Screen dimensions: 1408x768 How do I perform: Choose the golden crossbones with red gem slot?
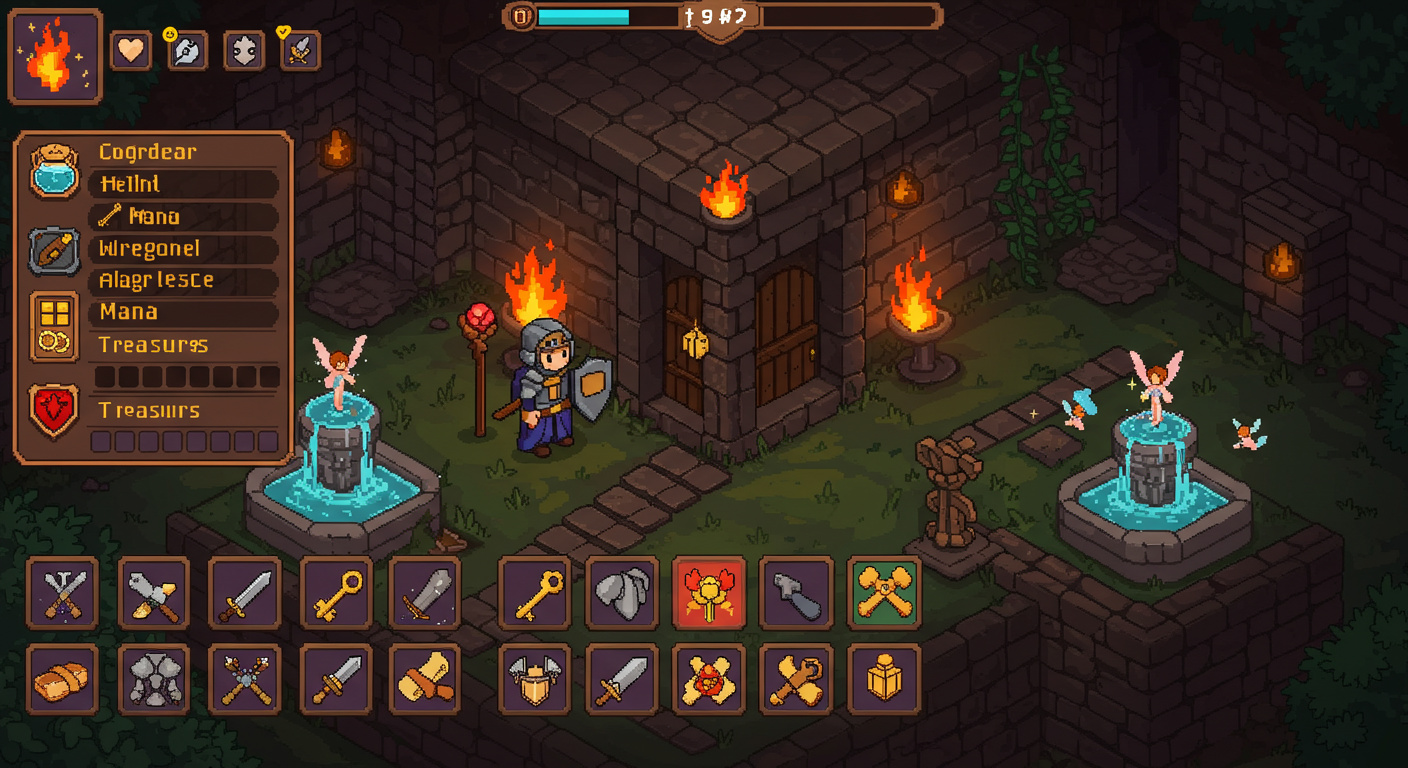(x=709, y=680)
